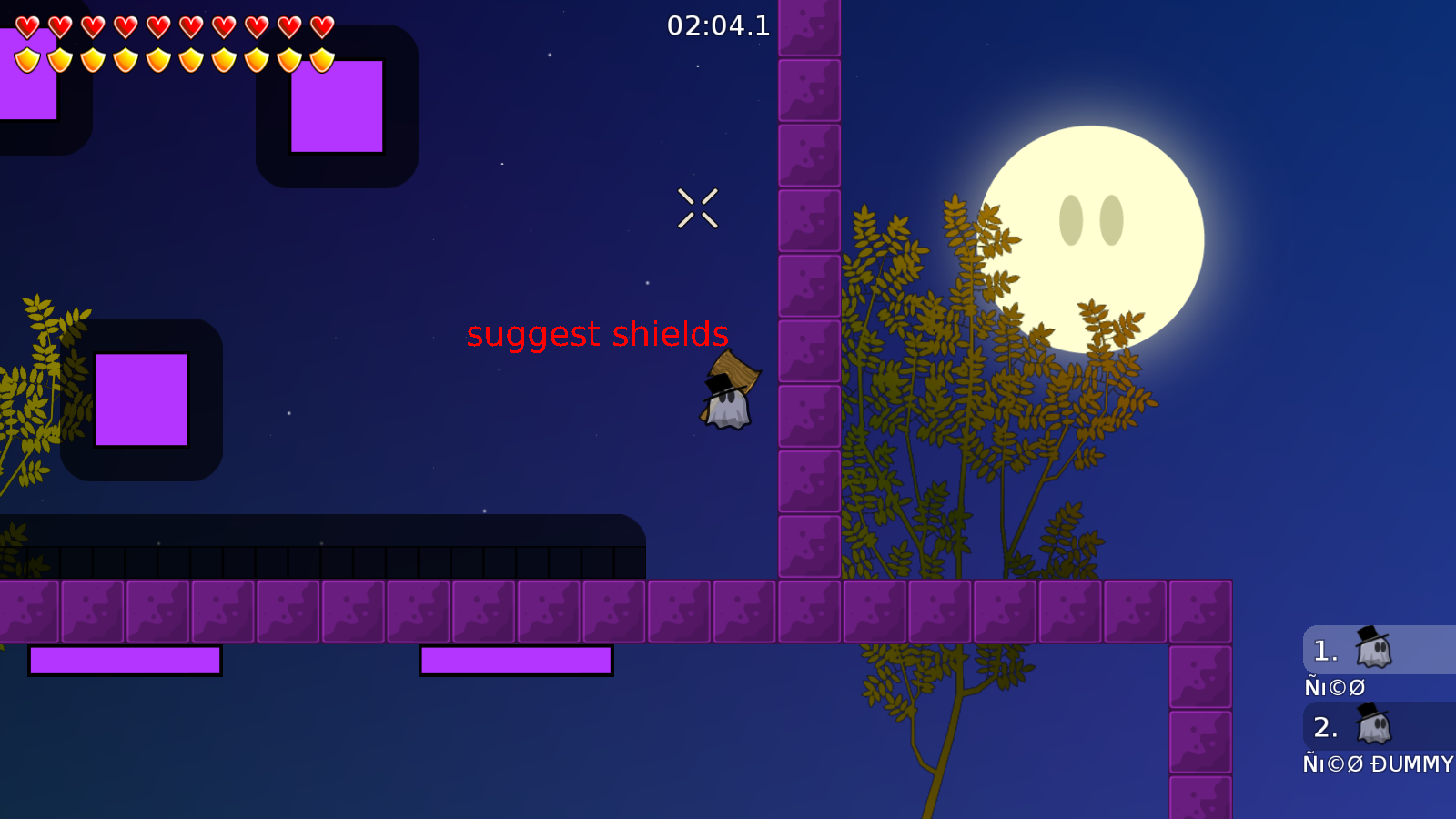Image resolution: width=1456 pixels, height=819 pixels.
Task: Click the left purple laser bar below the platform
Action: pos(126,658)
